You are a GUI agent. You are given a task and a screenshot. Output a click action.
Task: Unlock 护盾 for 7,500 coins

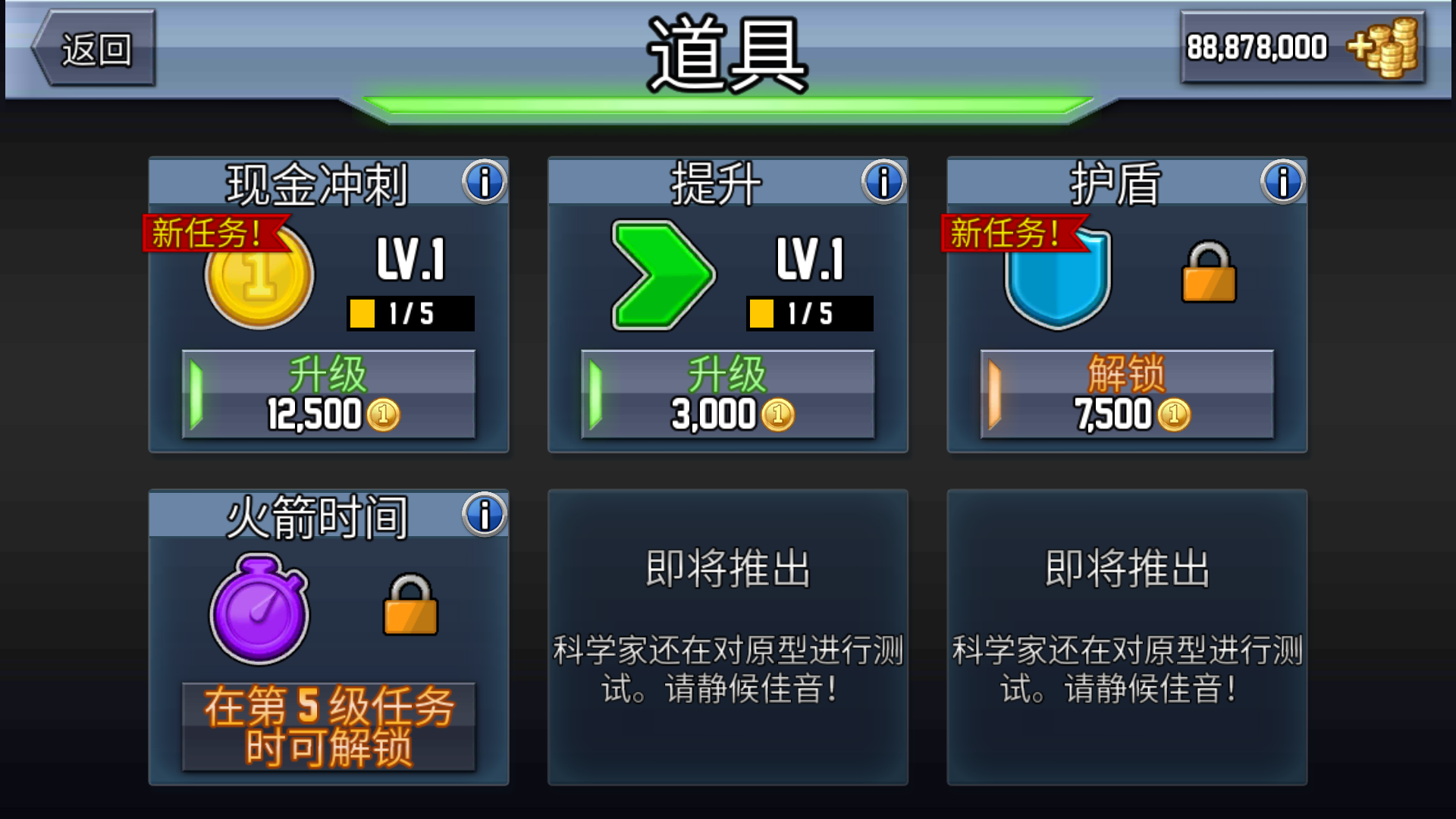pos(1128,394)
